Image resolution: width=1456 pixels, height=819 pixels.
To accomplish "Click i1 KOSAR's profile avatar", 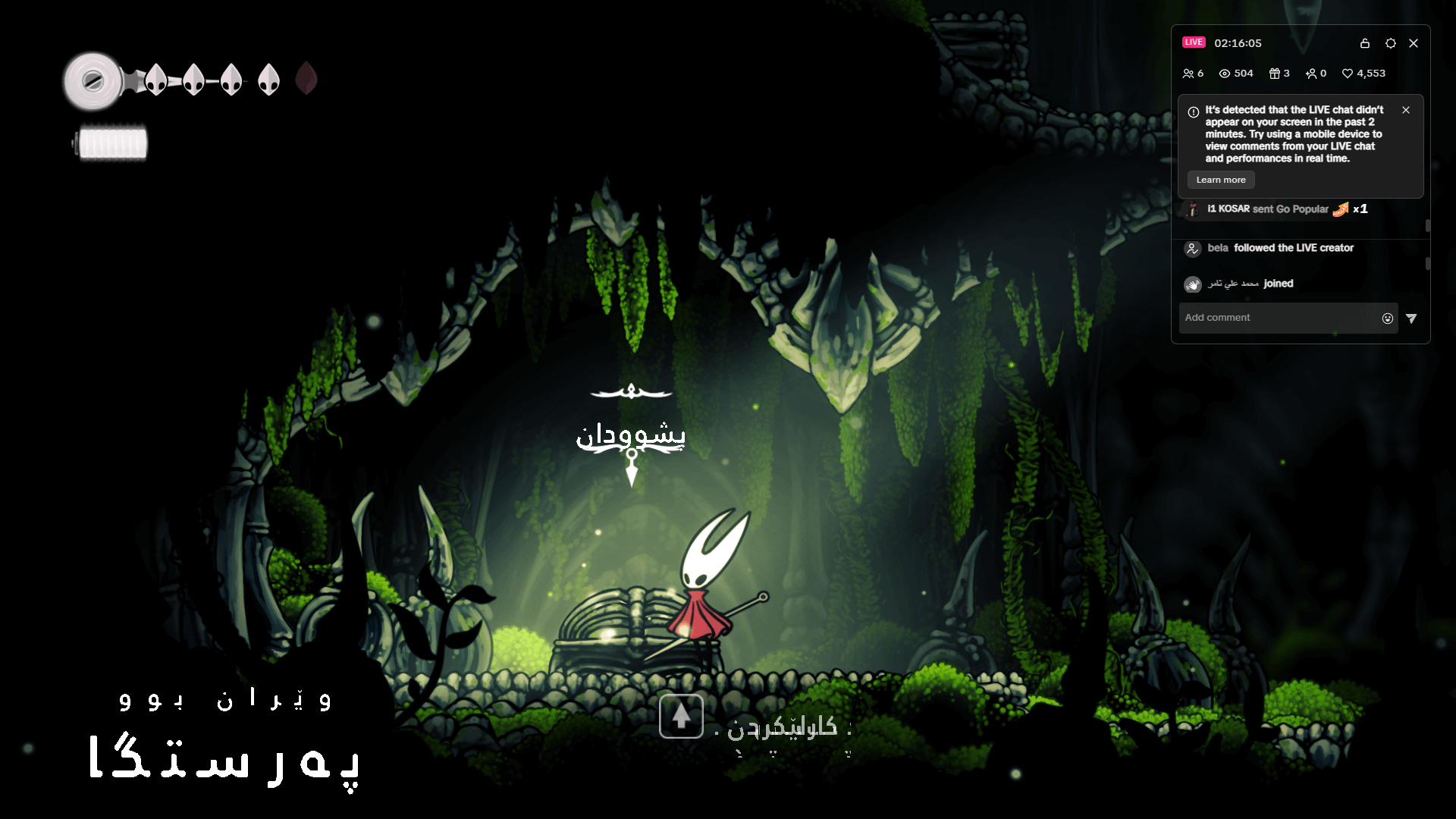I will [1193, 210].
